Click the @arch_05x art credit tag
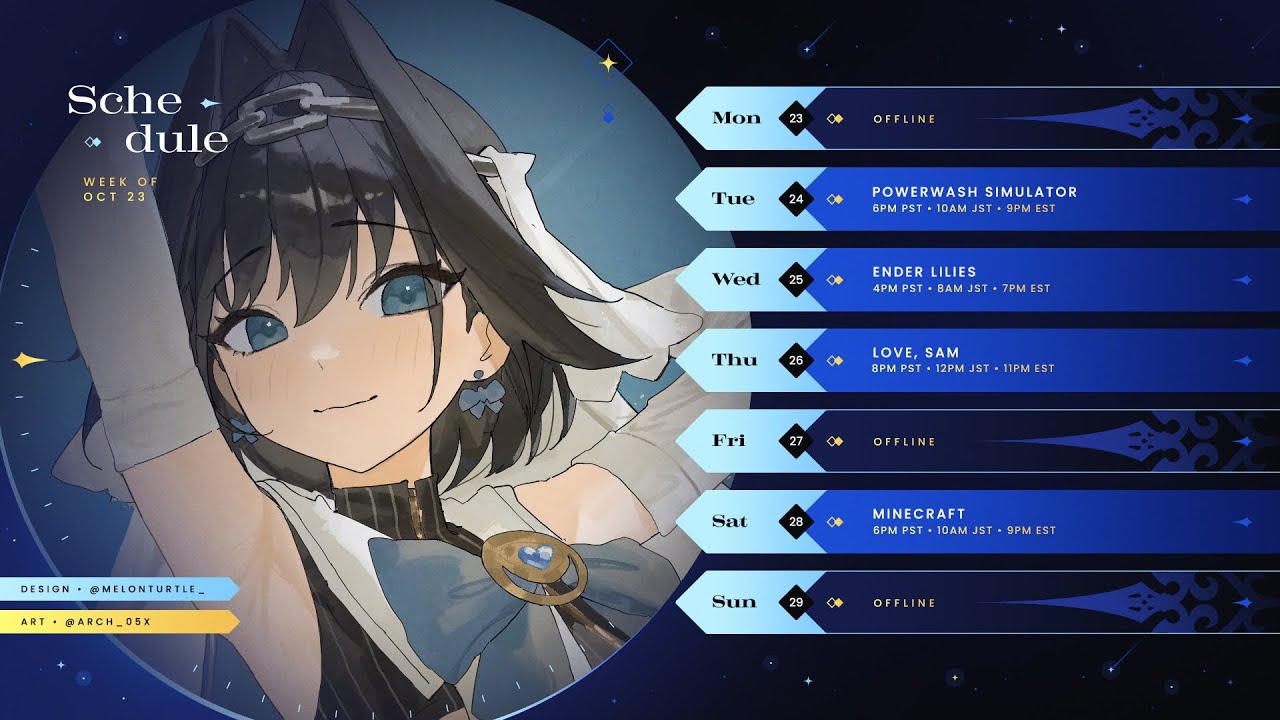Screen dimensions: 1280x720 115,622
